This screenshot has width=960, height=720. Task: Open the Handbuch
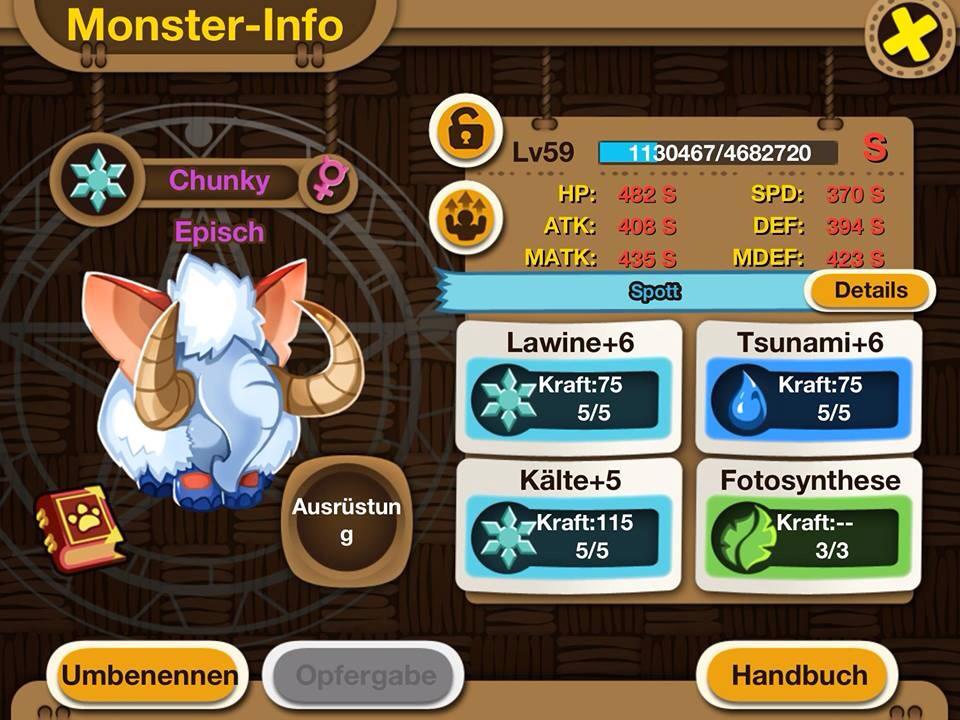click(799, 674)
